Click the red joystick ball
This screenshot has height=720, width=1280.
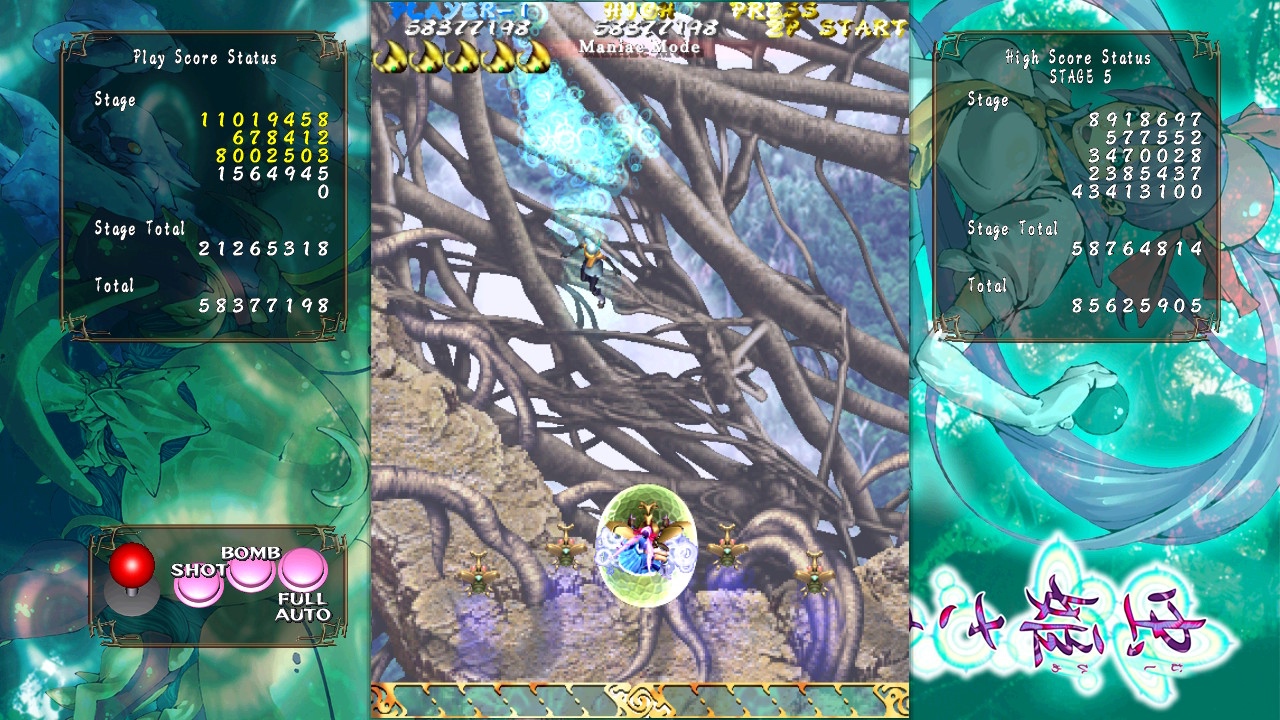[x=132, y=566]
